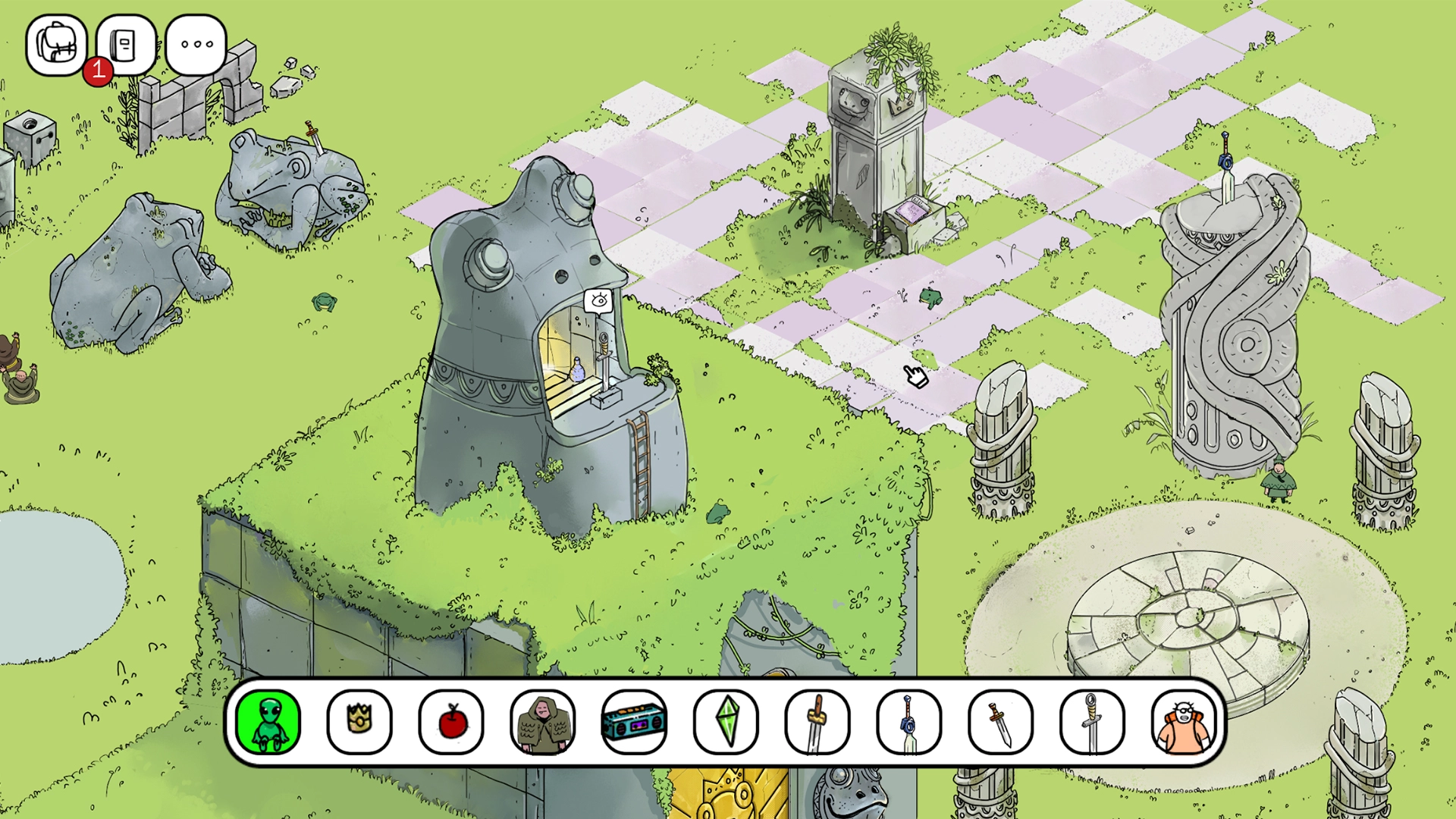Pick the short red-hilted sword
This screenshot has width=1456, height=819.
coord(1000,721)
